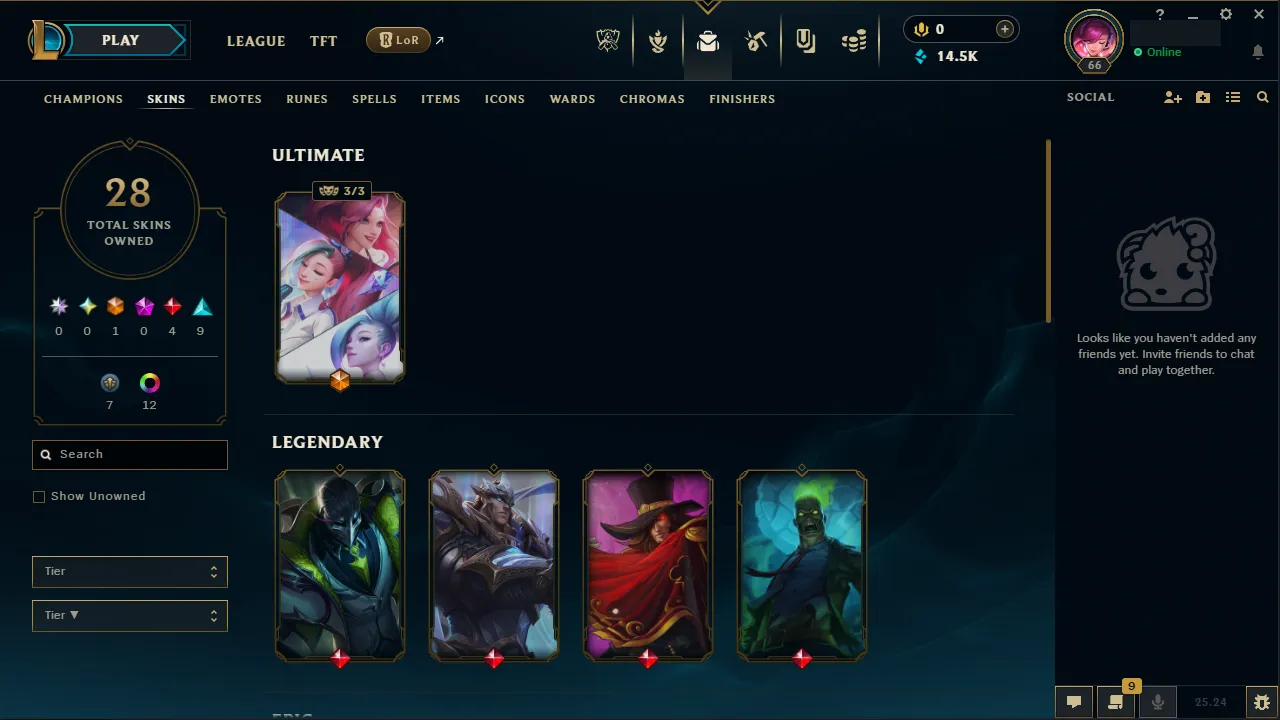Open friend search in the Social panel
This screenshot has height=720, width=1280.
click(x=1262, y=97)
